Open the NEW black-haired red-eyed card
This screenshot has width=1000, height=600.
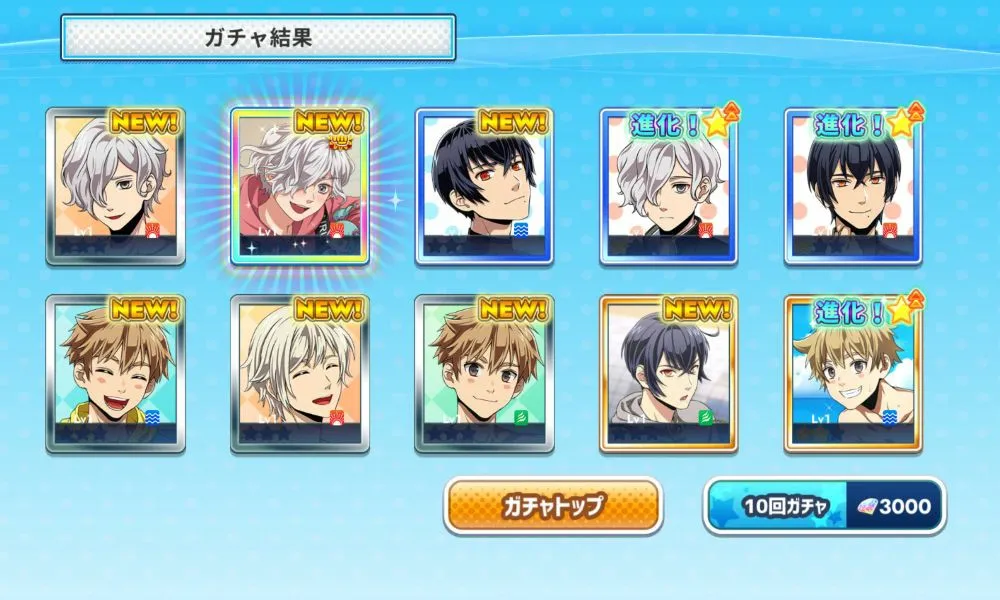pos(484,187)
